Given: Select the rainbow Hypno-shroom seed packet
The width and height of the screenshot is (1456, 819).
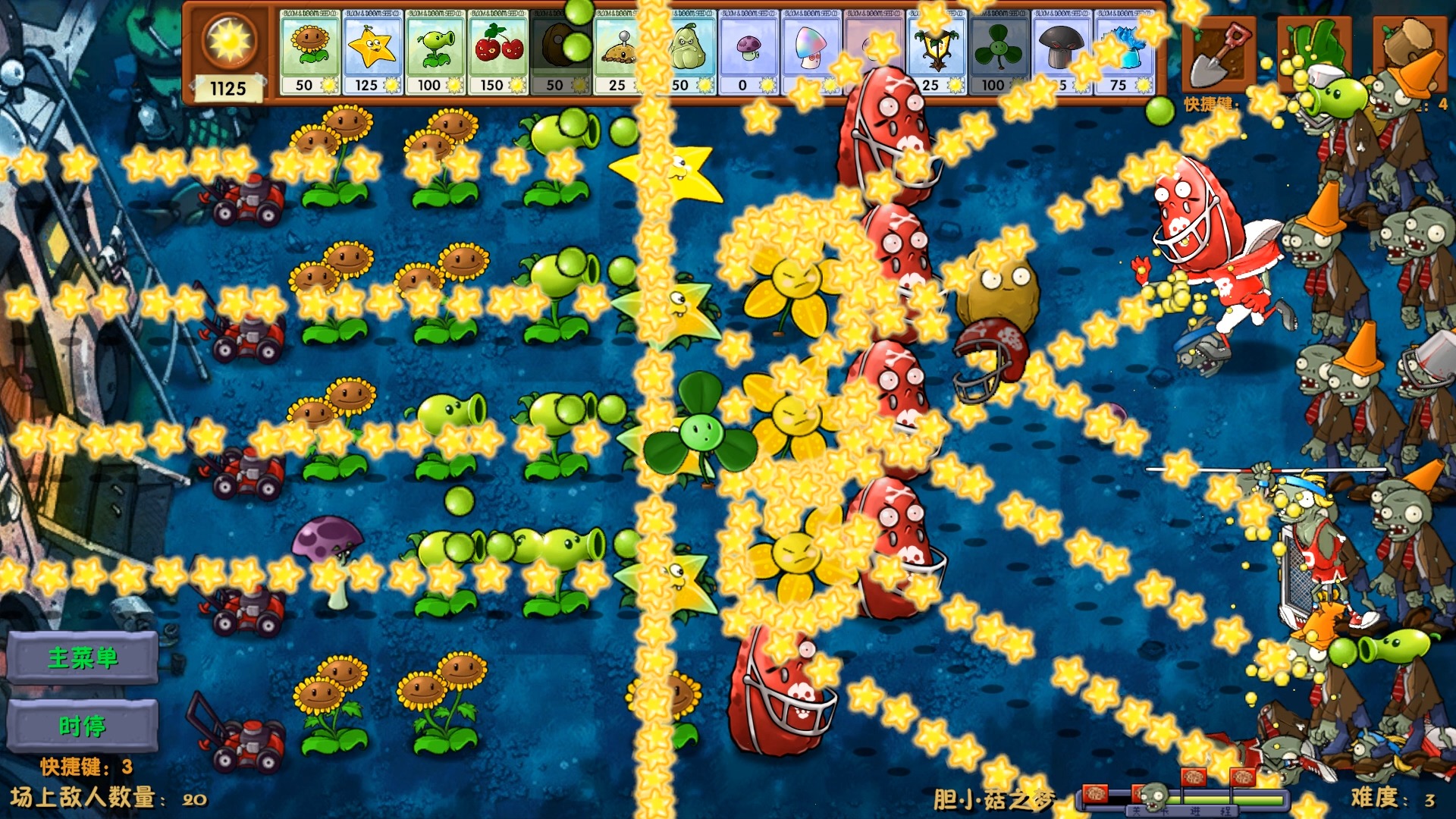Looking at the screenshot, I should (x=811, y=52).
